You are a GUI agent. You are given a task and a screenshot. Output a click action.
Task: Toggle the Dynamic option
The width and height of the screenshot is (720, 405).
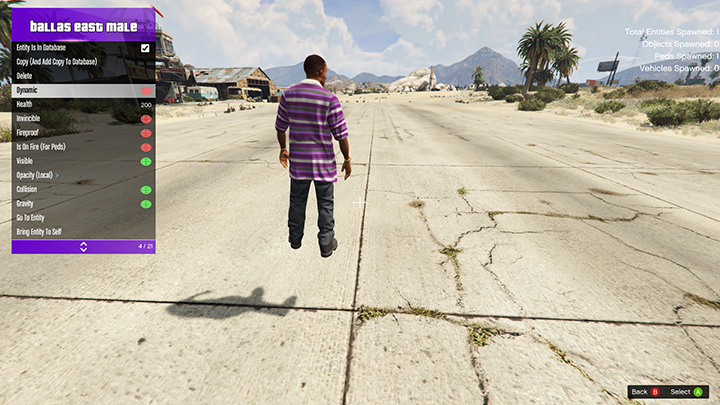tap(145, 91)
